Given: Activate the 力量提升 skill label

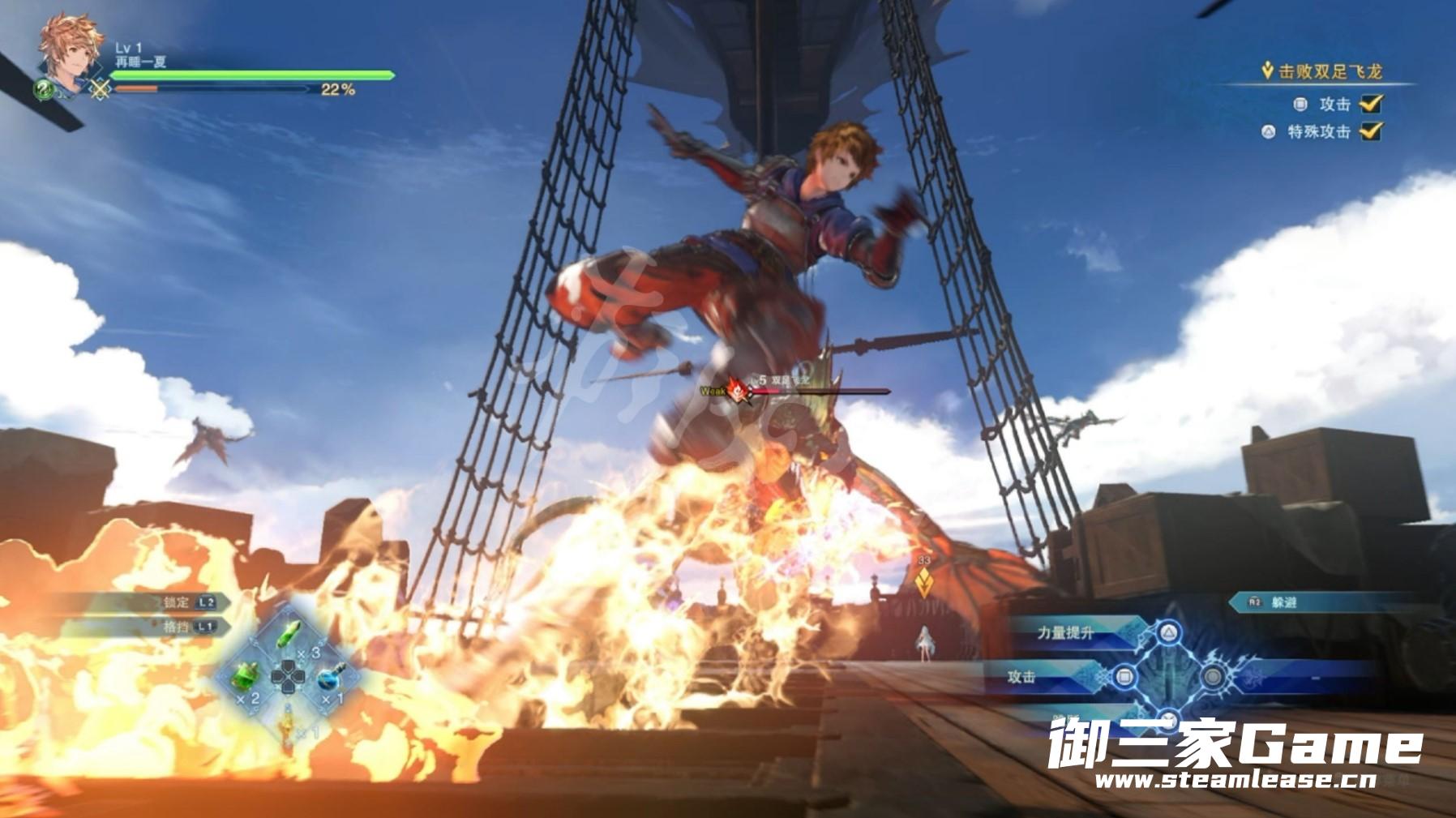Looking at the screenshot, I should click(x=1065, y=633).
